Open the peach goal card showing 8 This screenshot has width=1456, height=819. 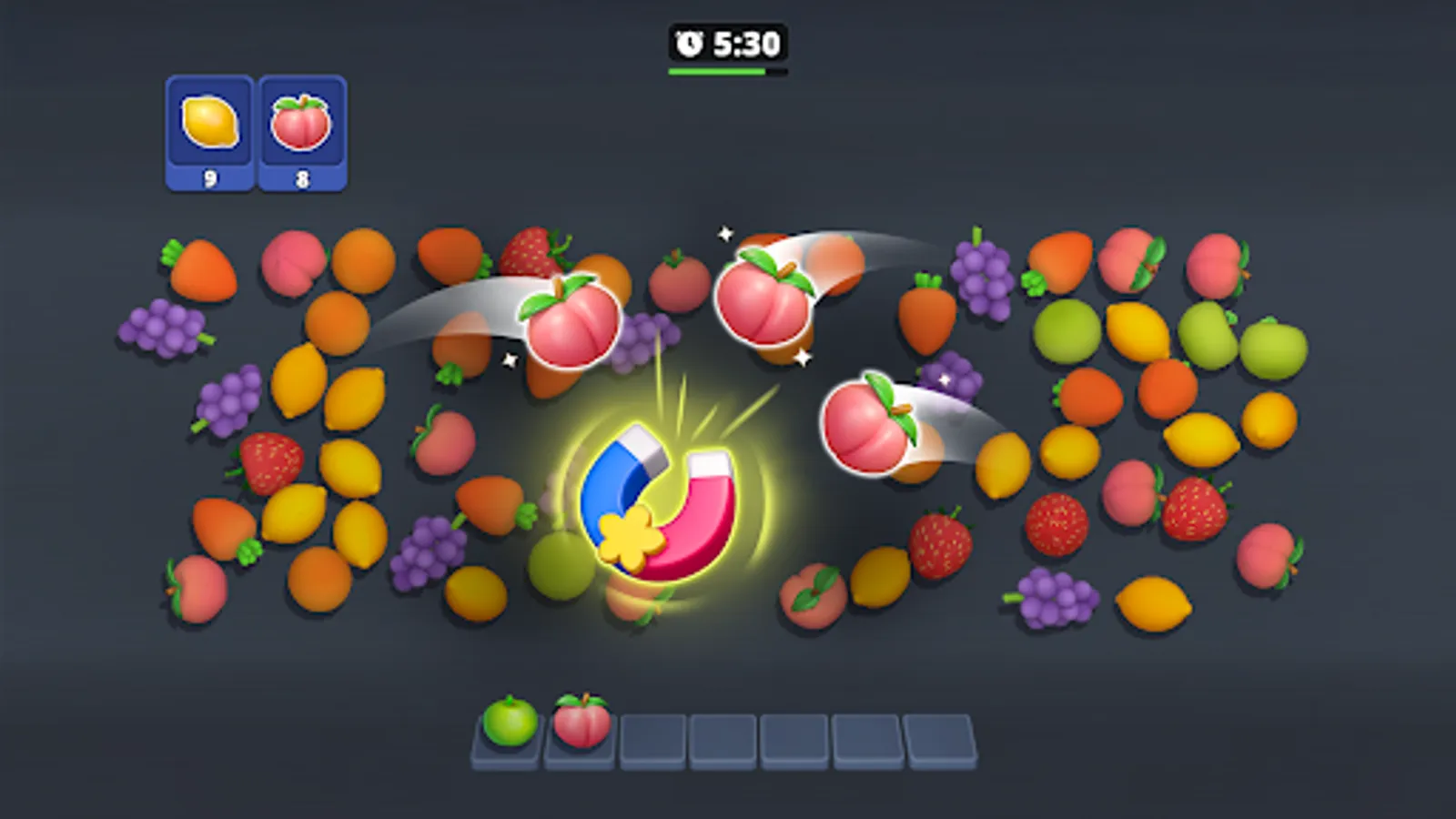(302, 127)
